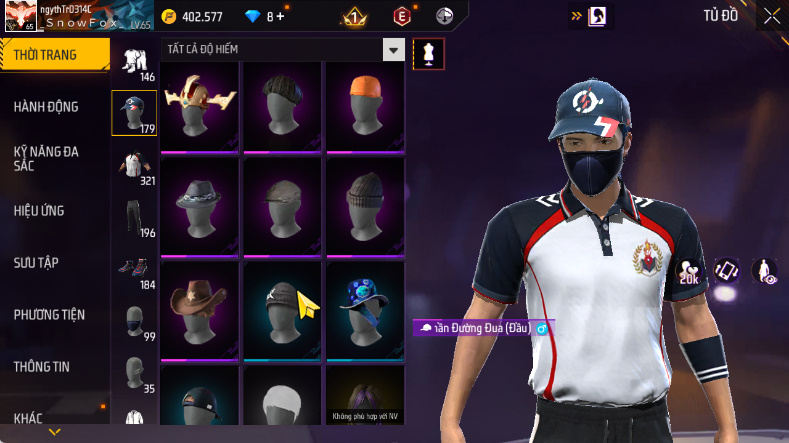Add more diamonds with the plus button
789x443 pixels.
pos(280,16)
